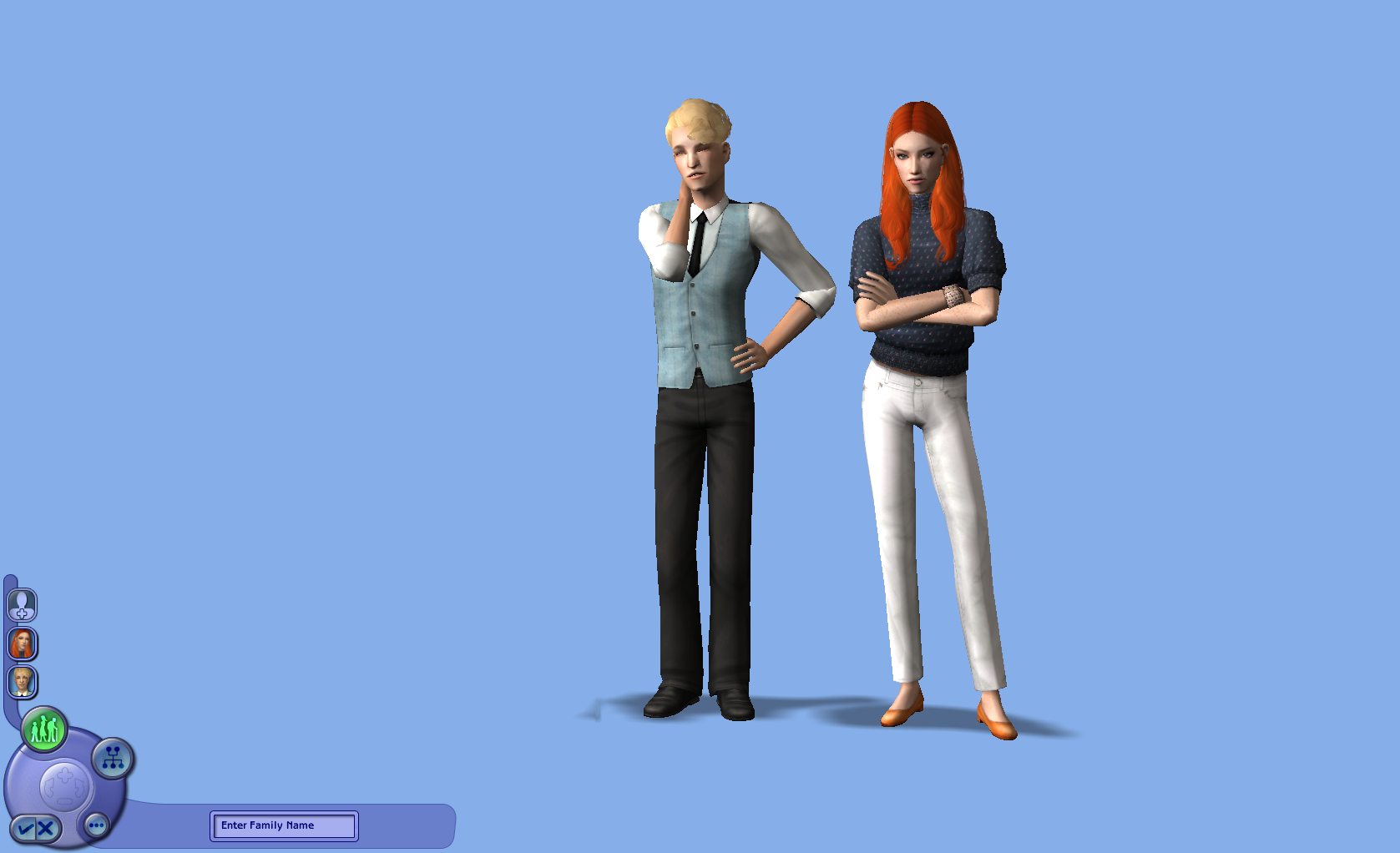1400x853 pixels.
Task: Open the family tree view icon
Action: [113, 759]
